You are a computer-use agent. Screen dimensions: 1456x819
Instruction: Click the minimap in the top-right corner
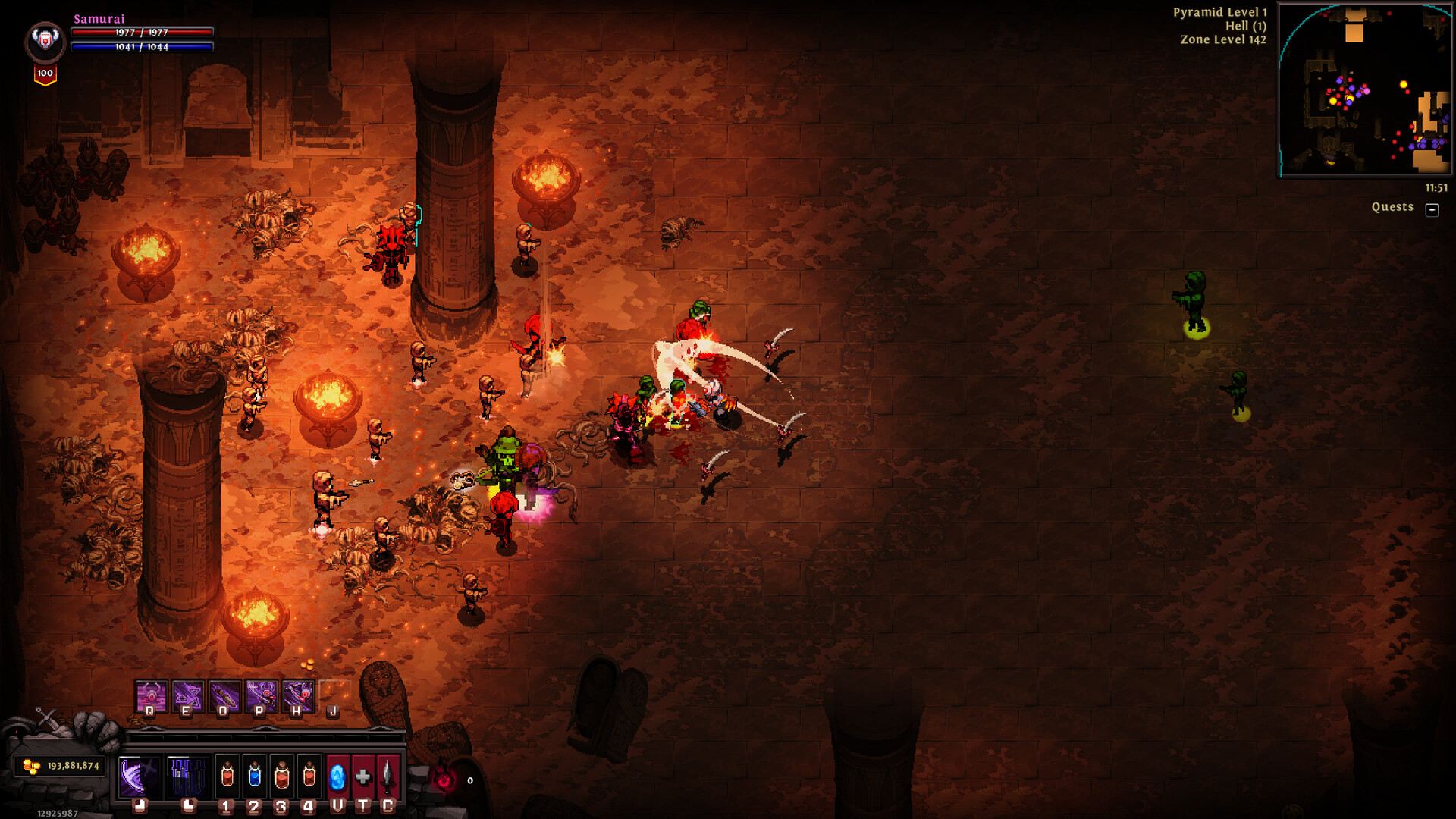pos(1363,91)
